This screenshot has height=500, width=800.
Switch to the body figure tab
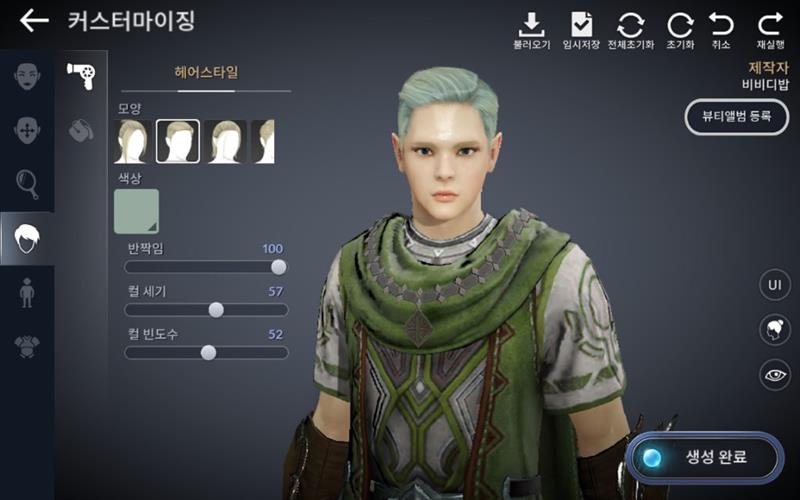(x=27, y=293)
